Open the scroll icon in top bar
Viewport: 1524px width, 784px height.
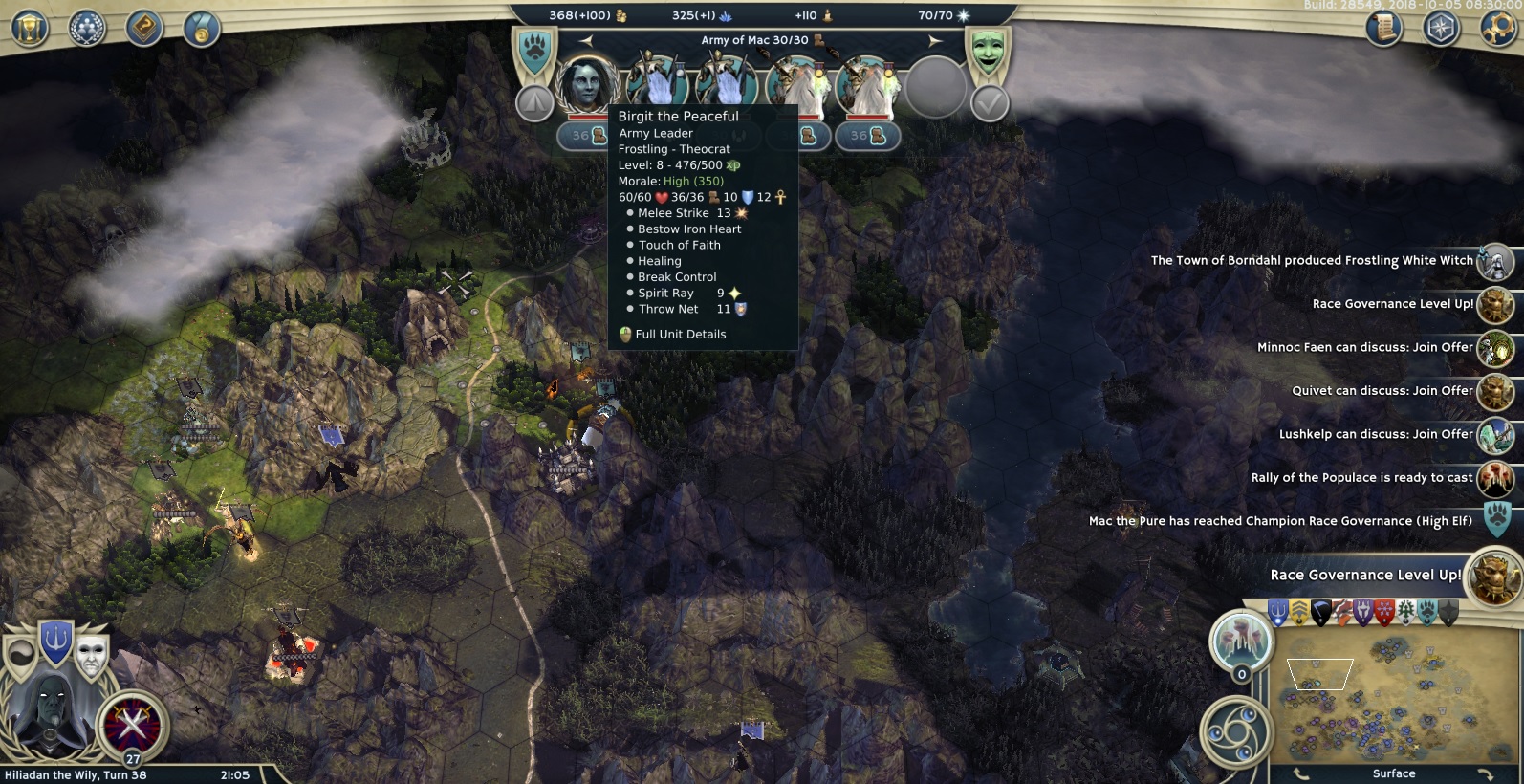click(x=1383, y=29)
